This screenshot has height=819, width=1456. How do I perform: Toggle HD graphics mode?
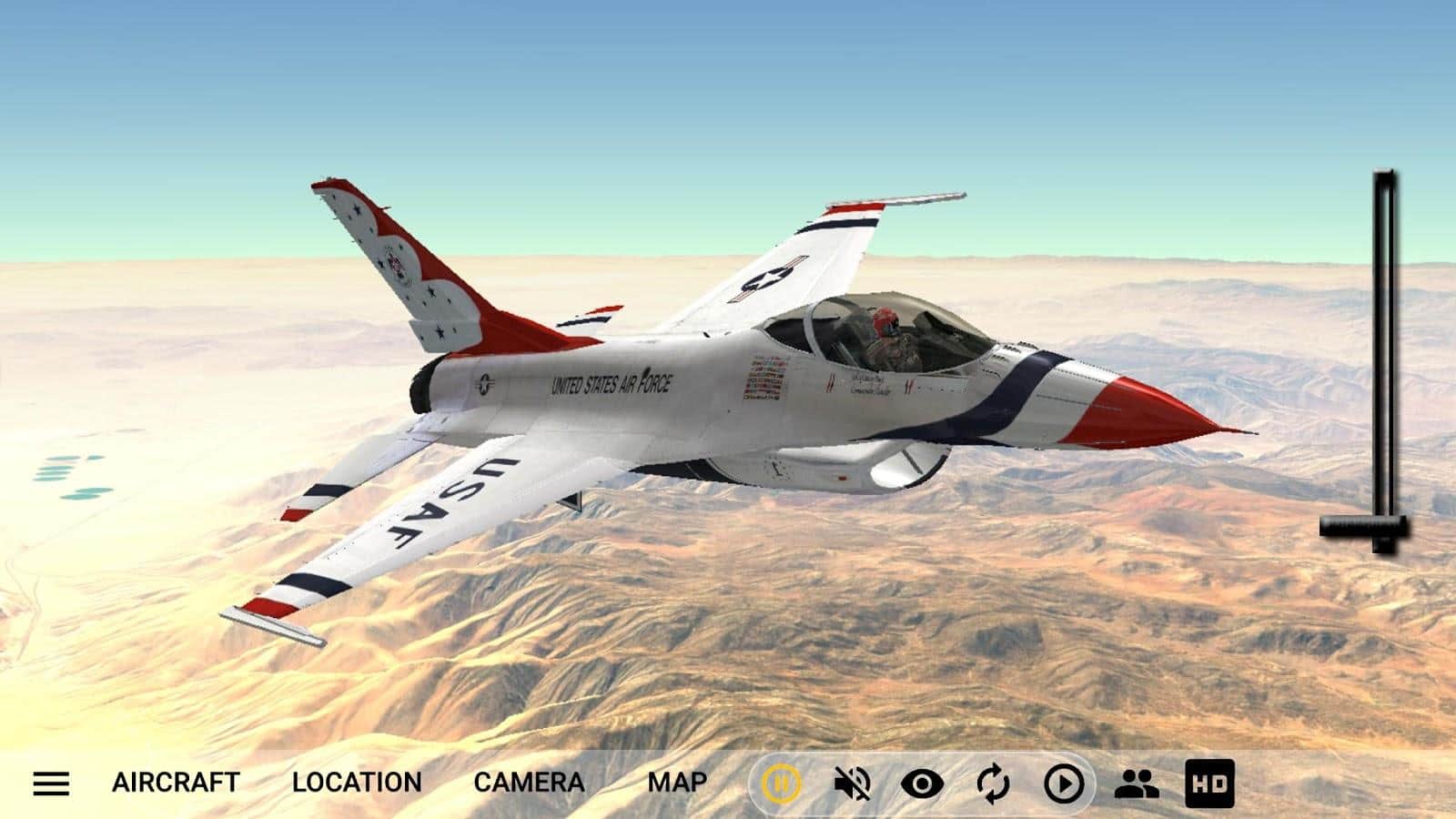tap(1209, 784)
